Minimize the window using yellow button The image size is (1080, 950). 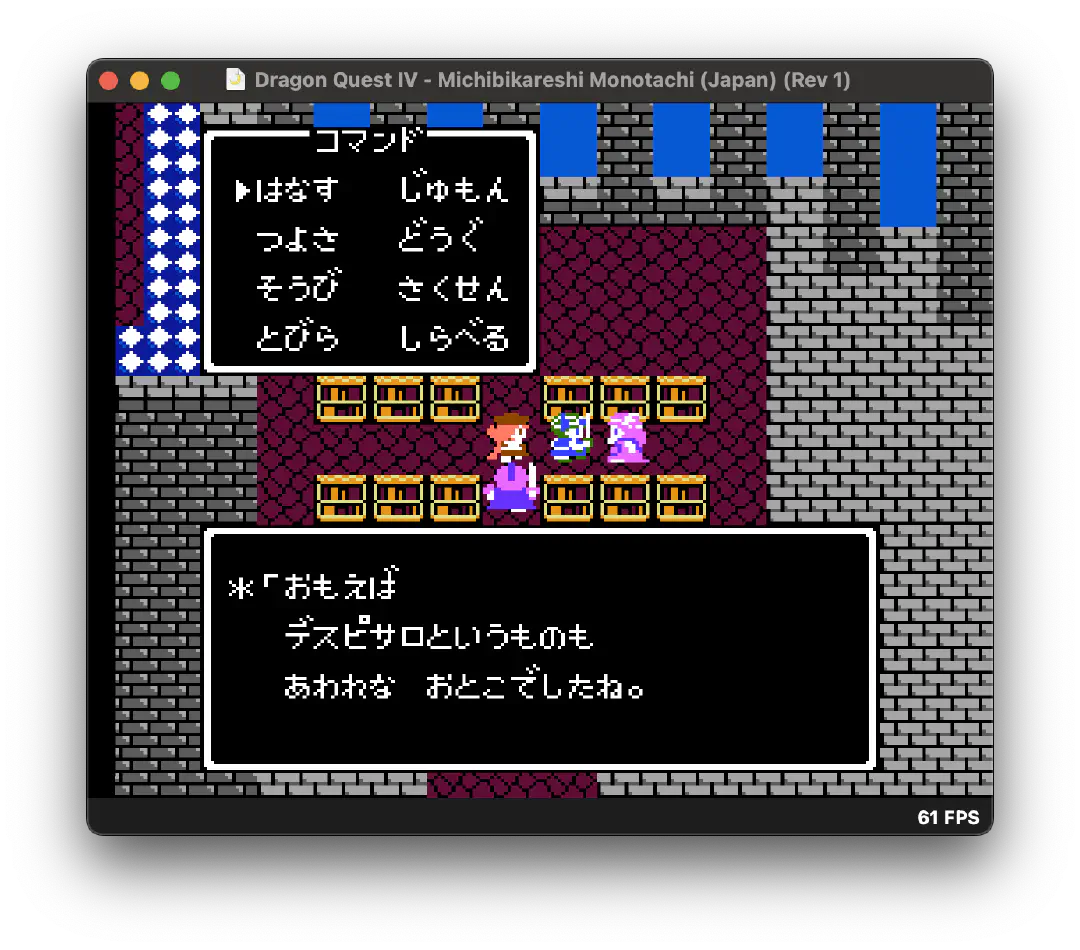(140, 80)
